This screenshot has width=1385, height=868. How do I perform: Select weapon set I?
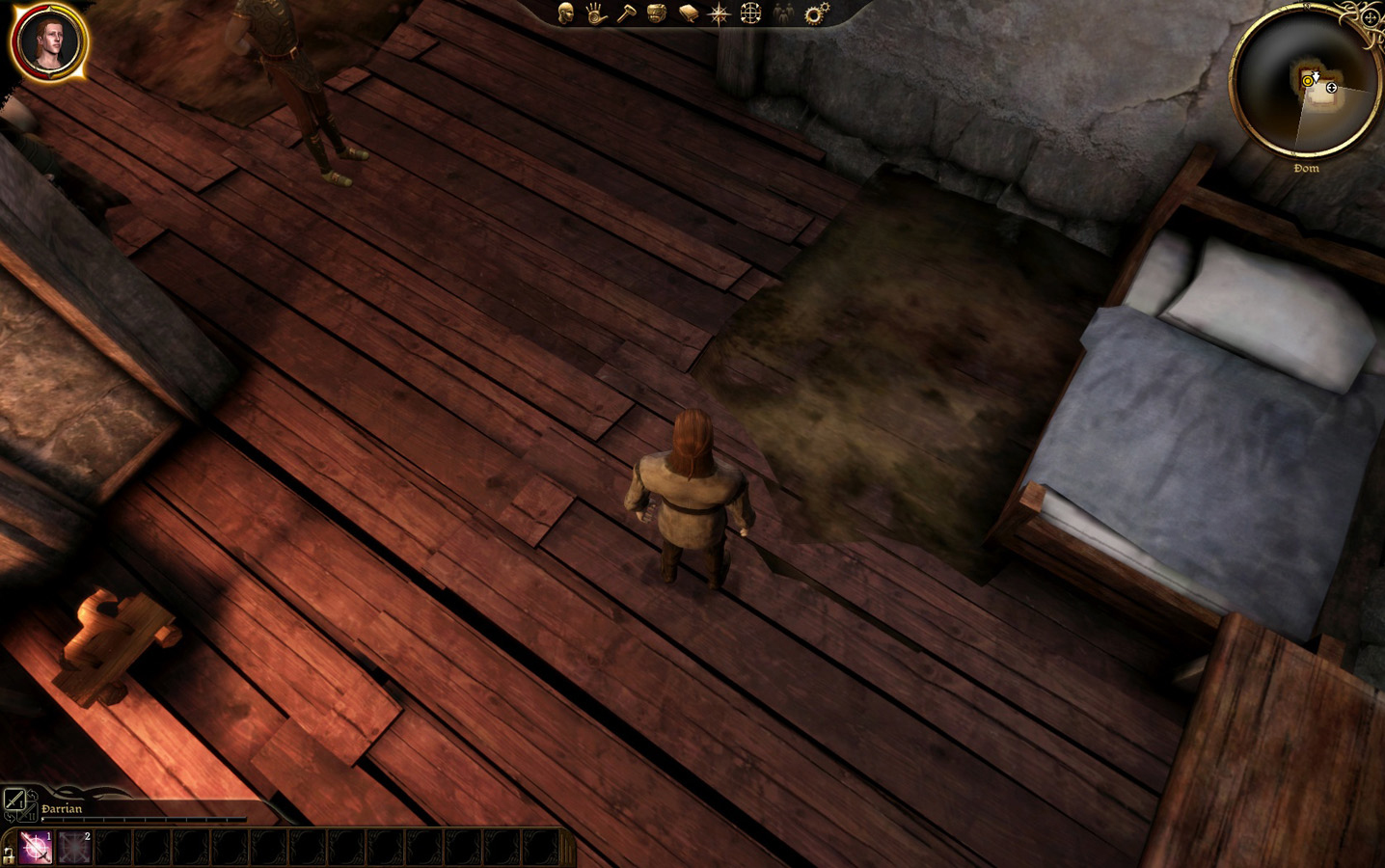(x=14, y=800)
